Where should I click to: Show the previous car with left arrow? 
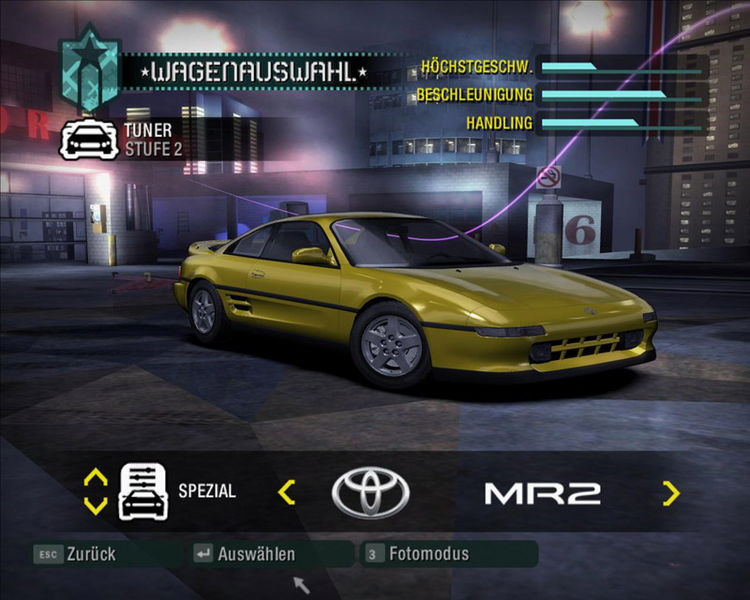tap(287, 492)
